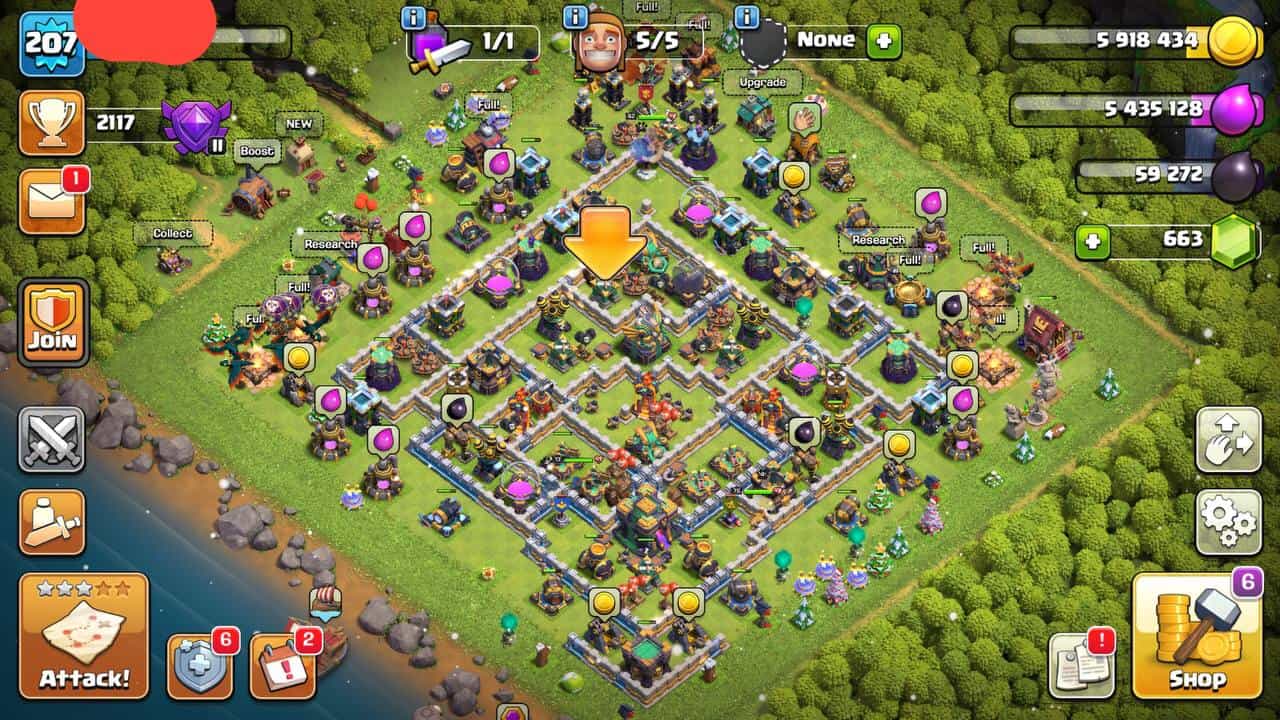Add gems with the green plus
Viewport: 1280px width, 720px height.
point(1094,241)
